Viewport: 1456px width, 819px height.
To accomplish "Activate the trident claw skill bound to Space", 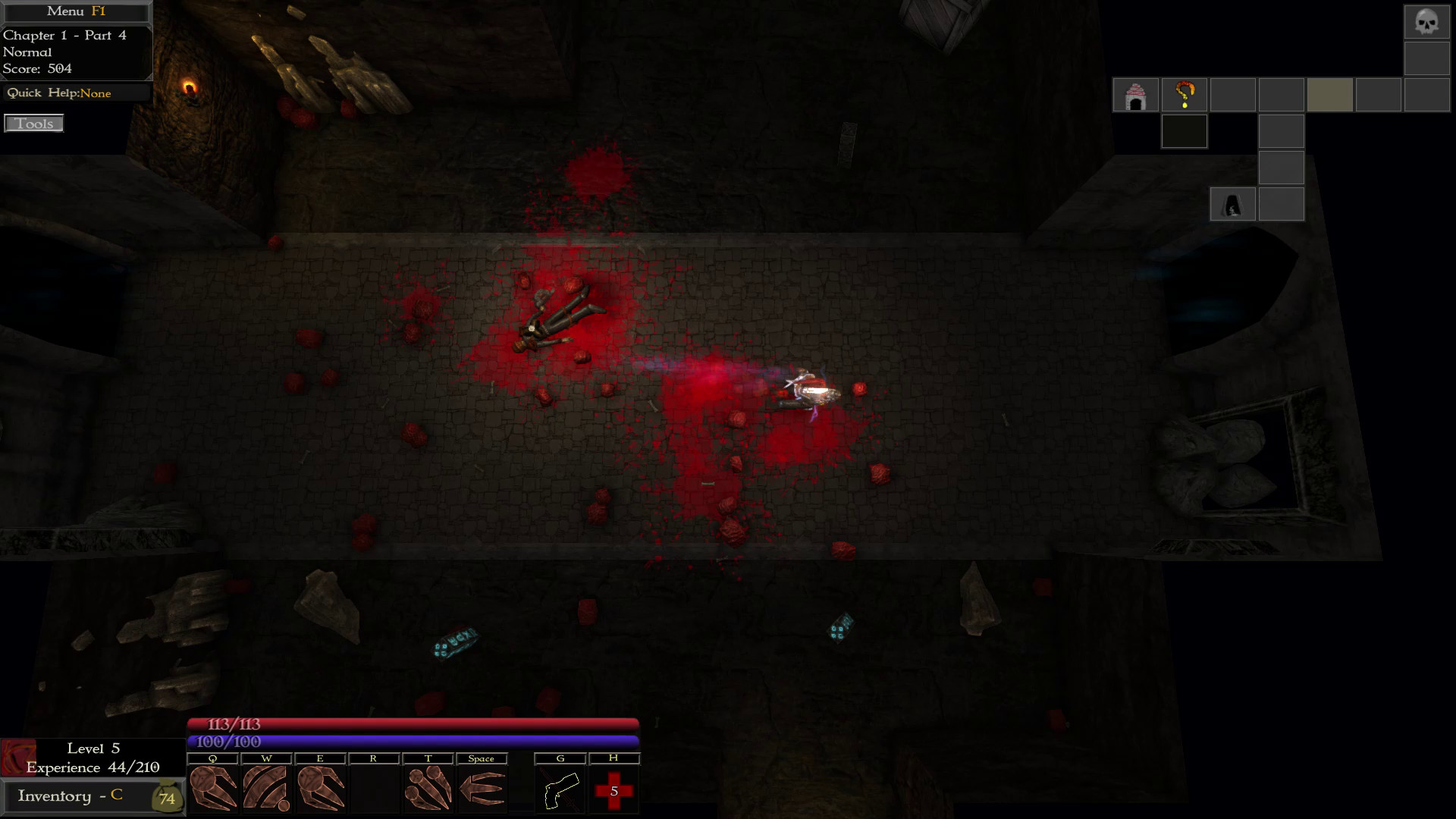I will click(482, 789).
